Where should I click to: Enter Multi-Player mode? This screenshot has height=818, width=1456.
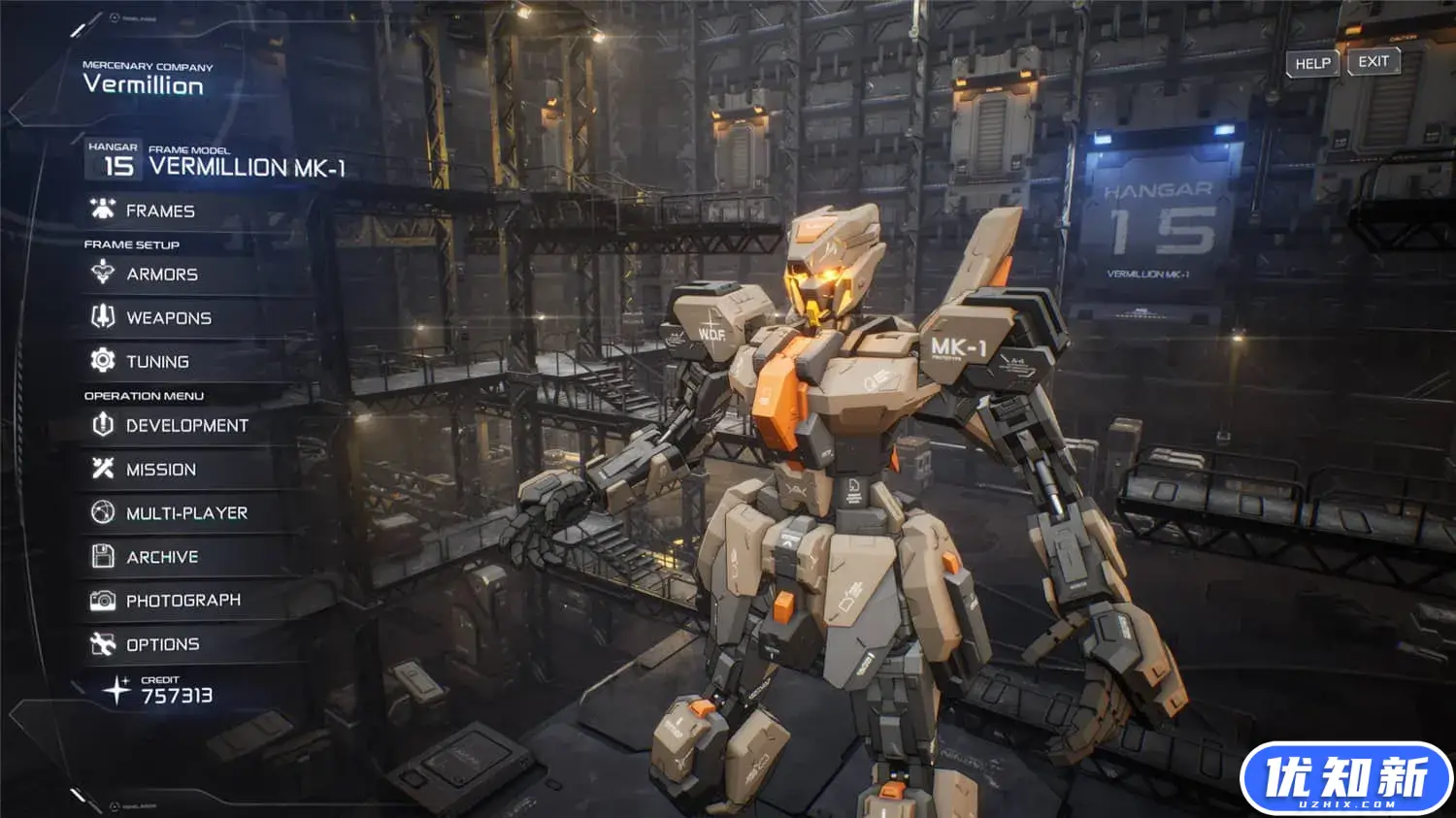coord(186,513)
